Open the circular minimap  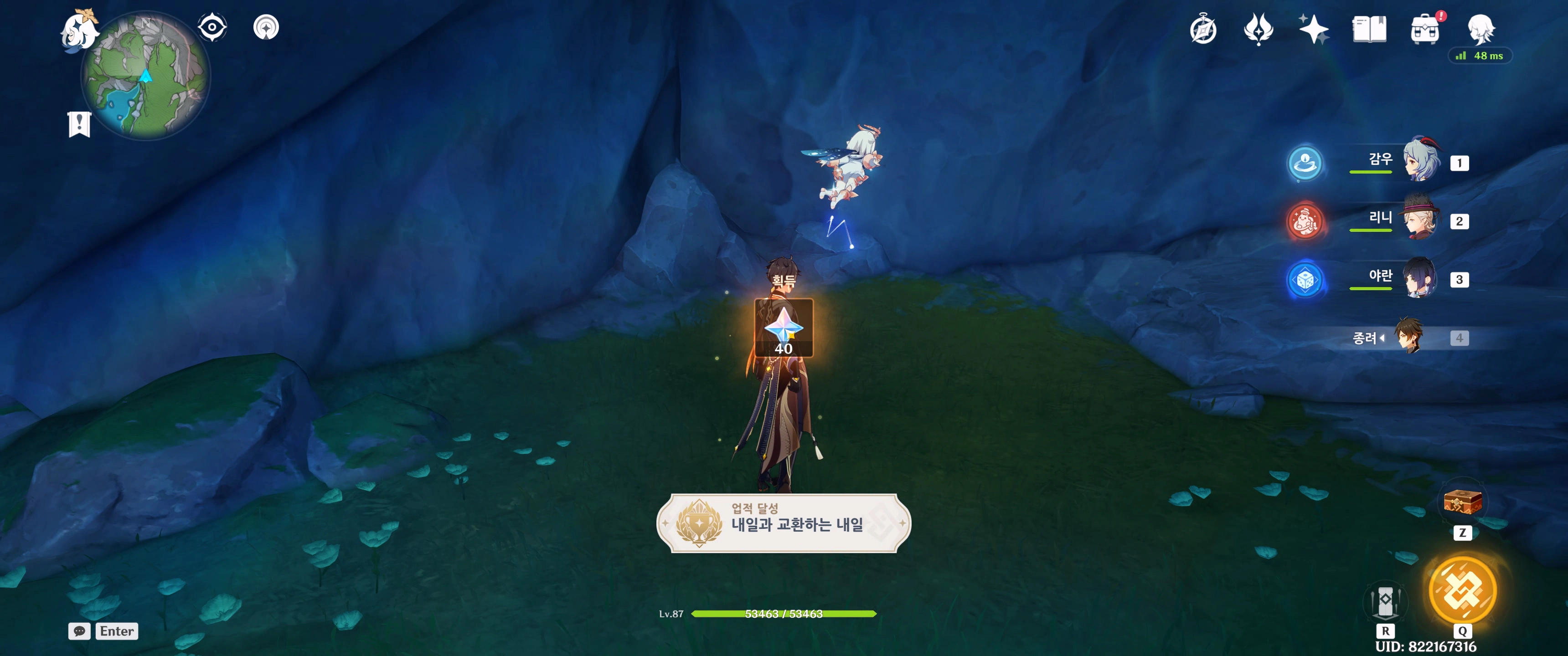click(x=146, y=76)
